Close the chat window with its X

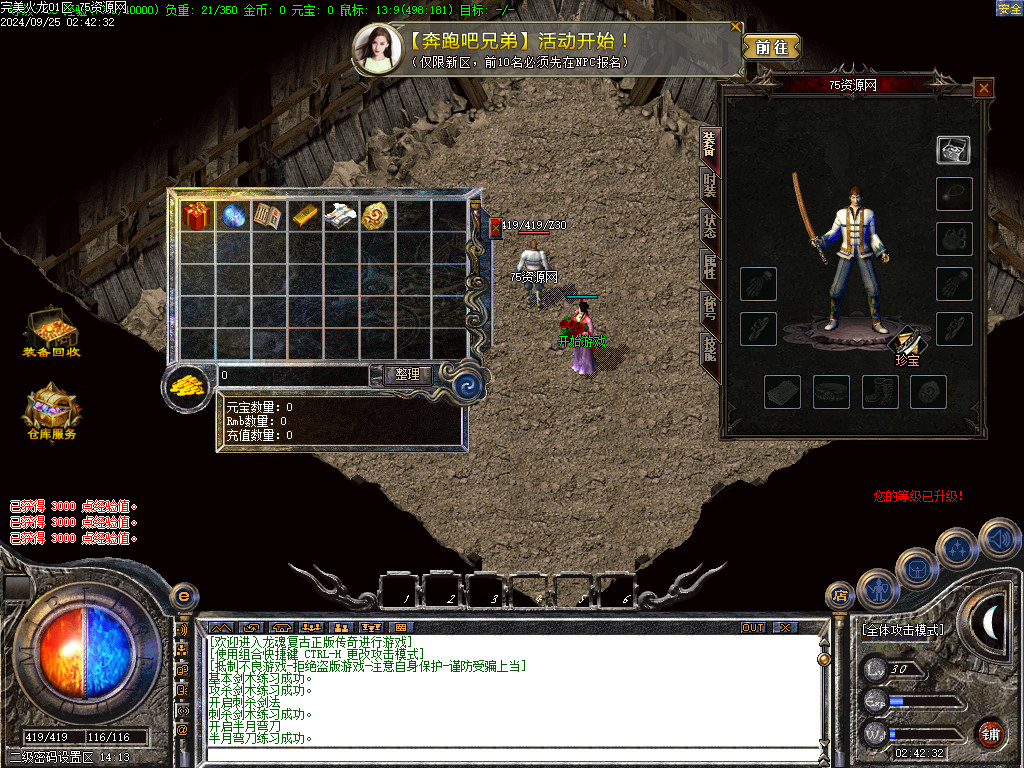(x=786, y=627)
